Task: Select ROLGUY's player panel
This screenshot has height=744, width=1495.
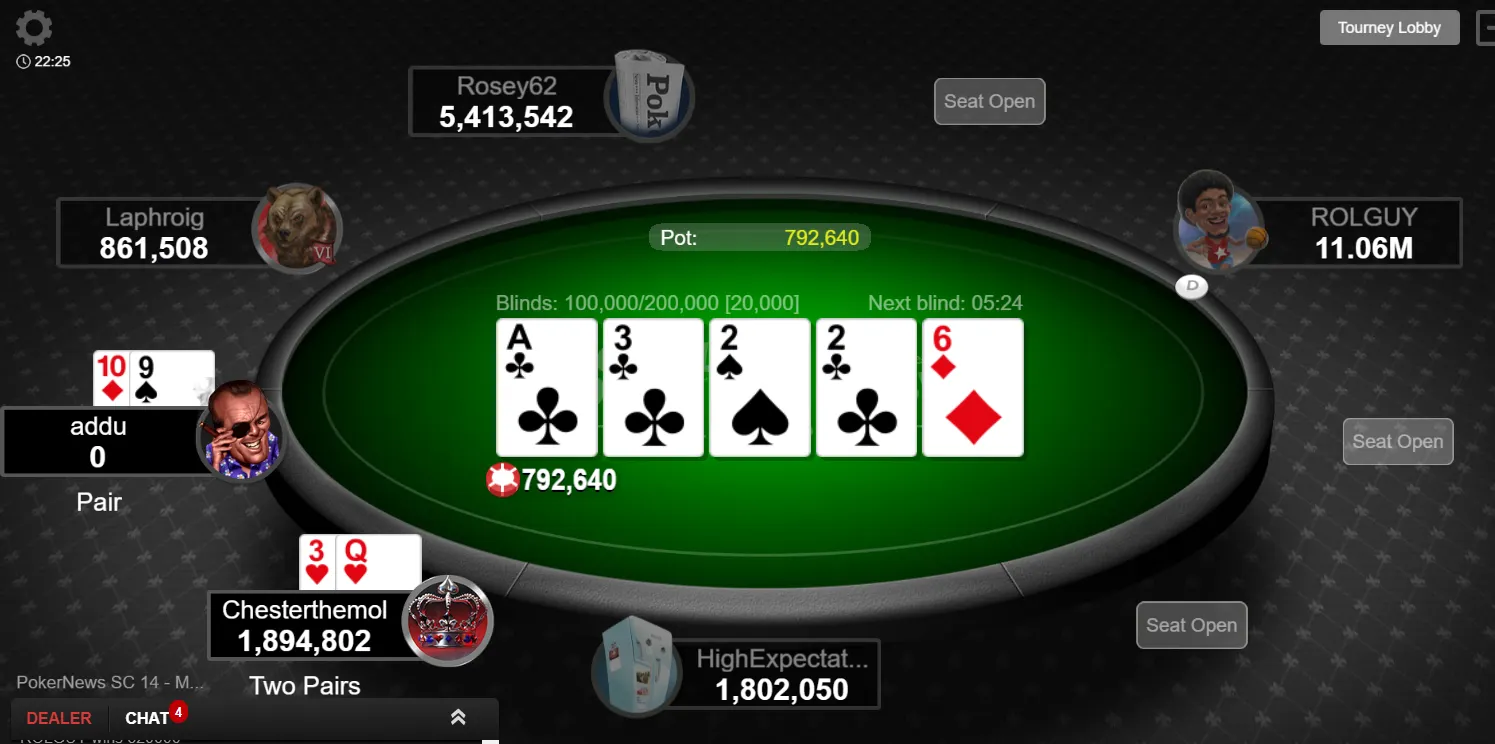Action: click(1363, 233)
